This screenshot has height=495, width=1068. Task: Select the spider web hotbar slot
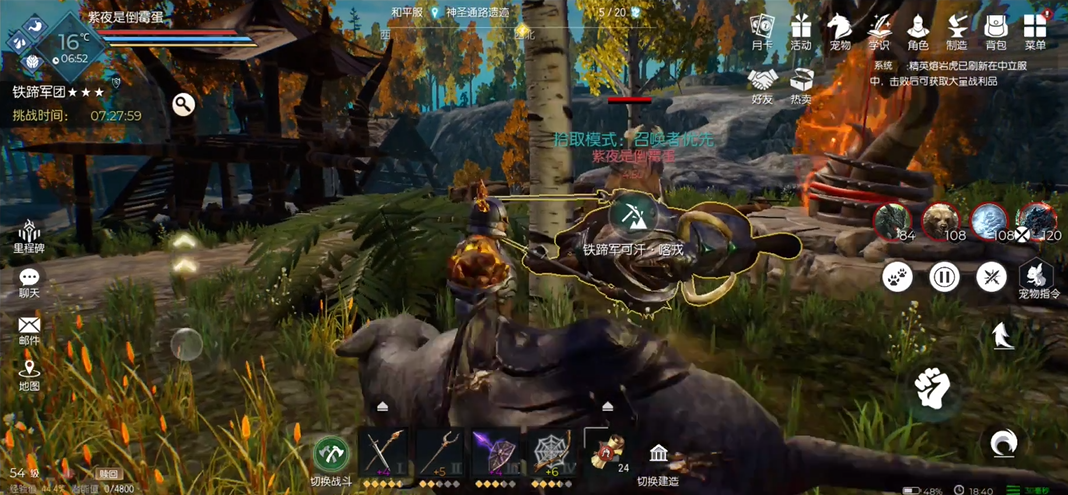[551, 451]
